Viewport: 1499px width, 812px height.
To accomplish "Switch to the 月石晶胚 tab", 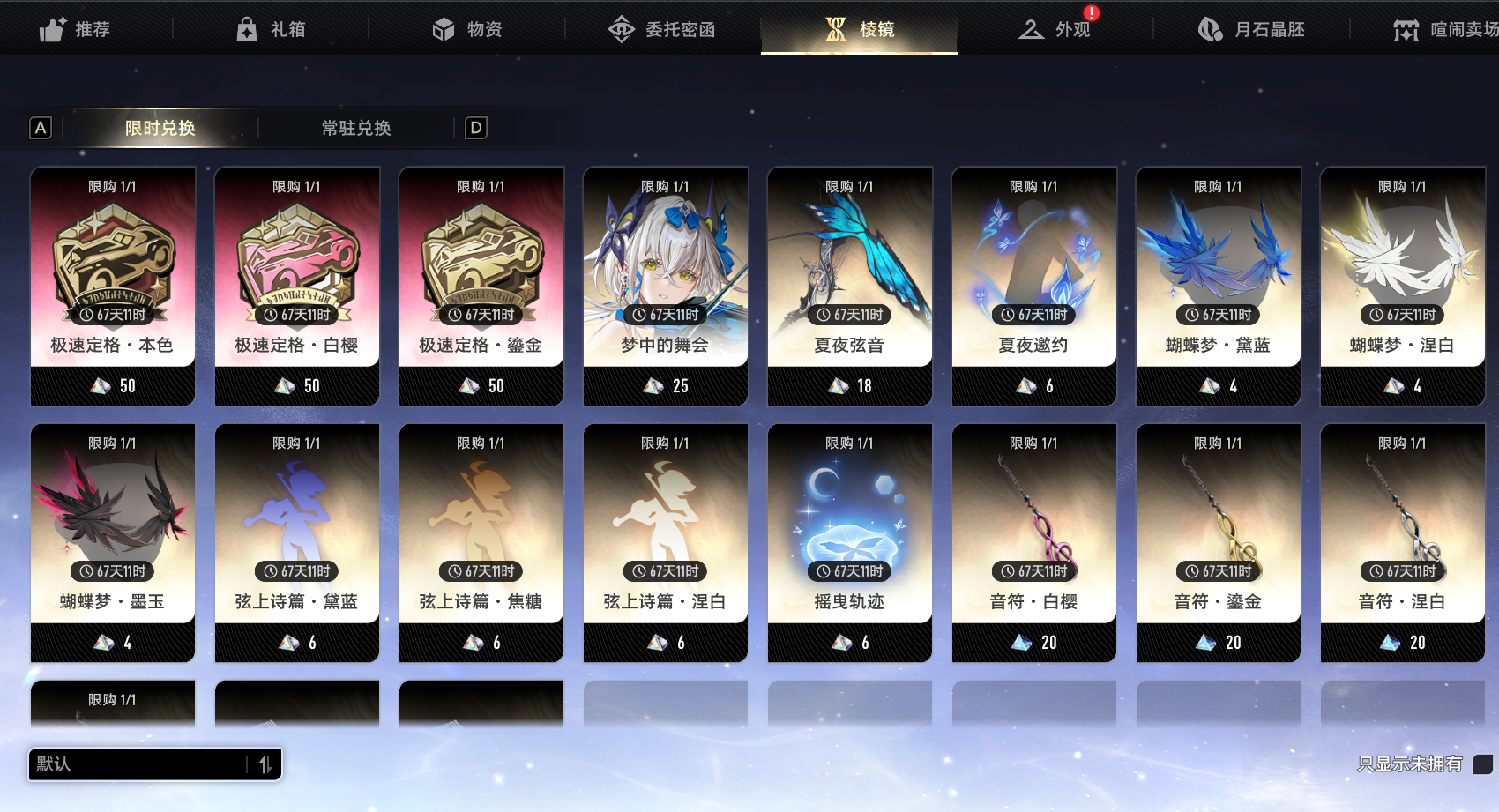I will (1252, 29).
